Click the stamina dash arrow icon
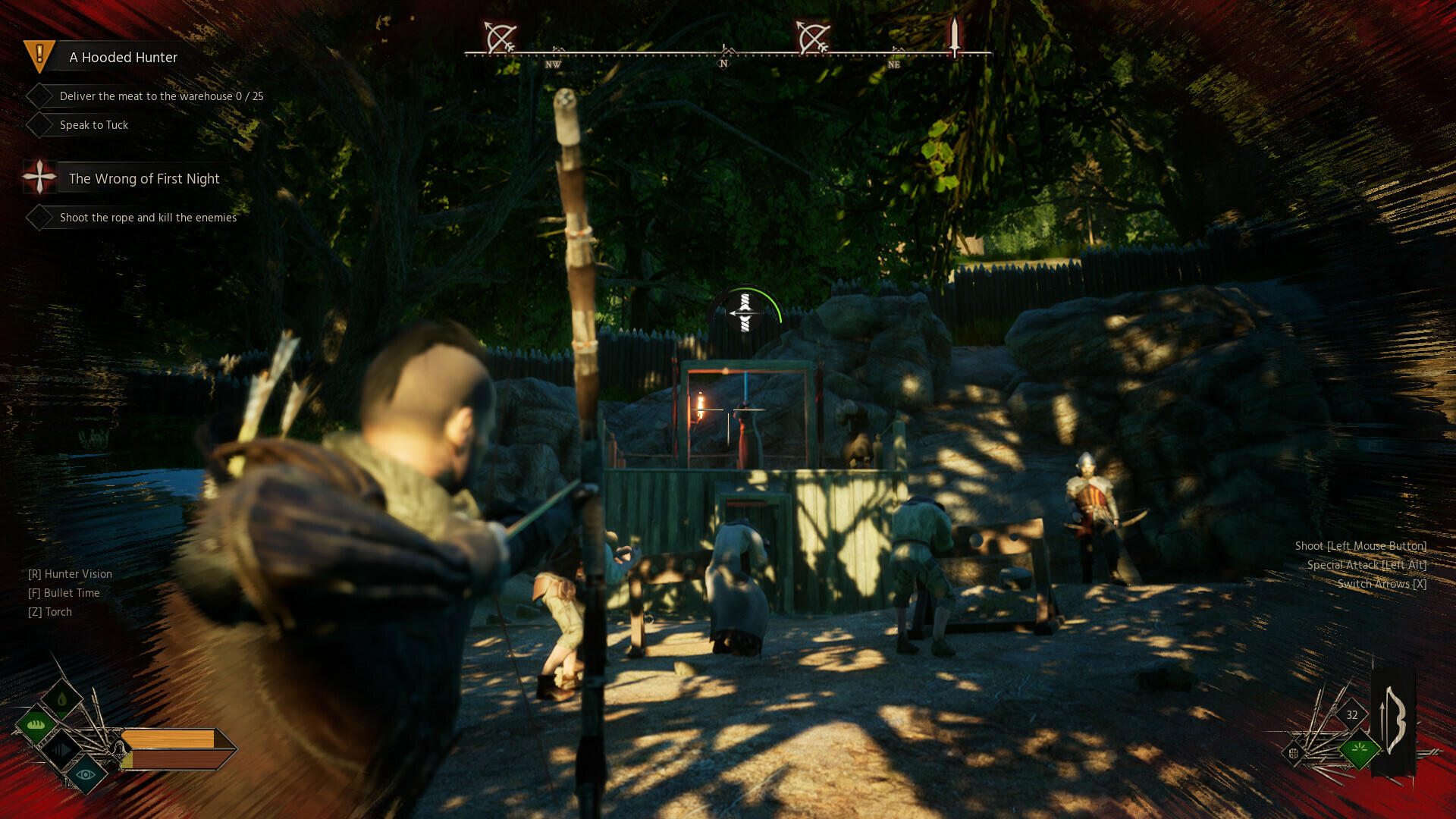Image resolution: width=1456 pixels, height=819 pixels. click(63, 749)
